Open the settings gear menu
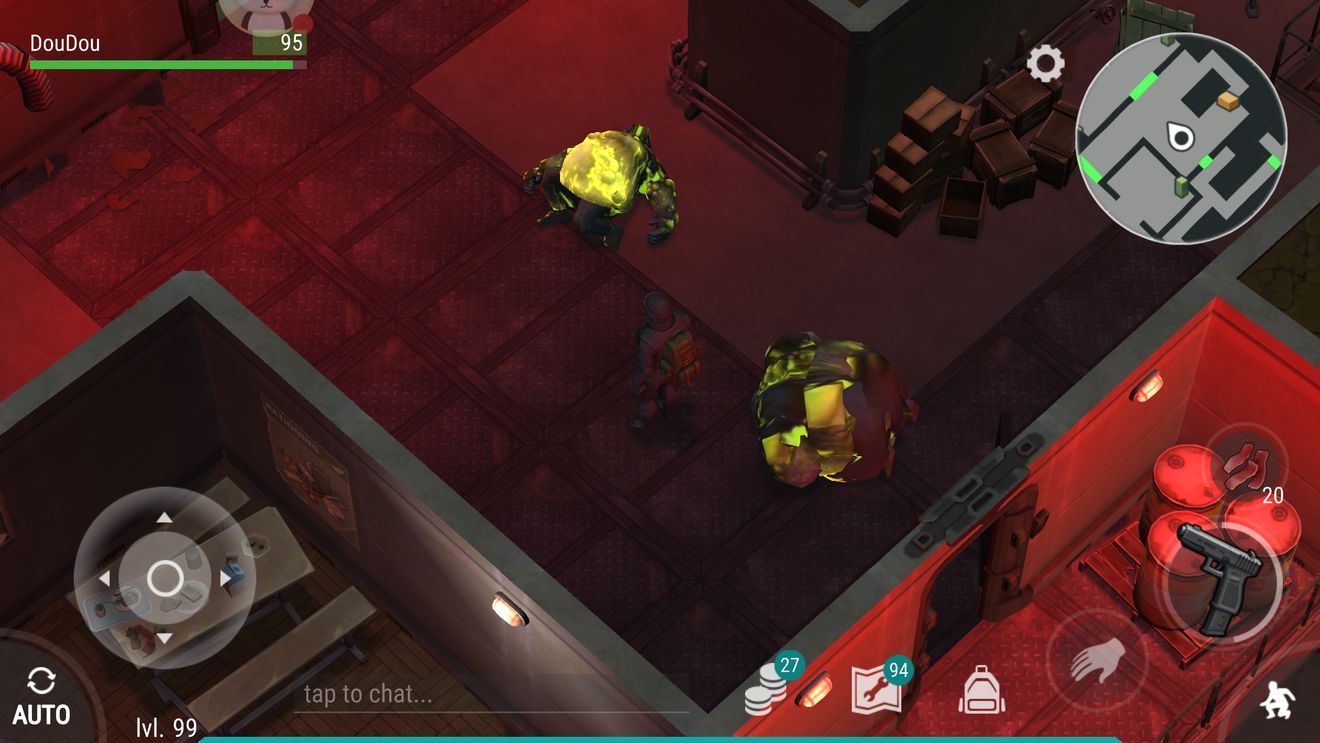This screenshot has width=1320, height=743. [x=1045, y=65]
